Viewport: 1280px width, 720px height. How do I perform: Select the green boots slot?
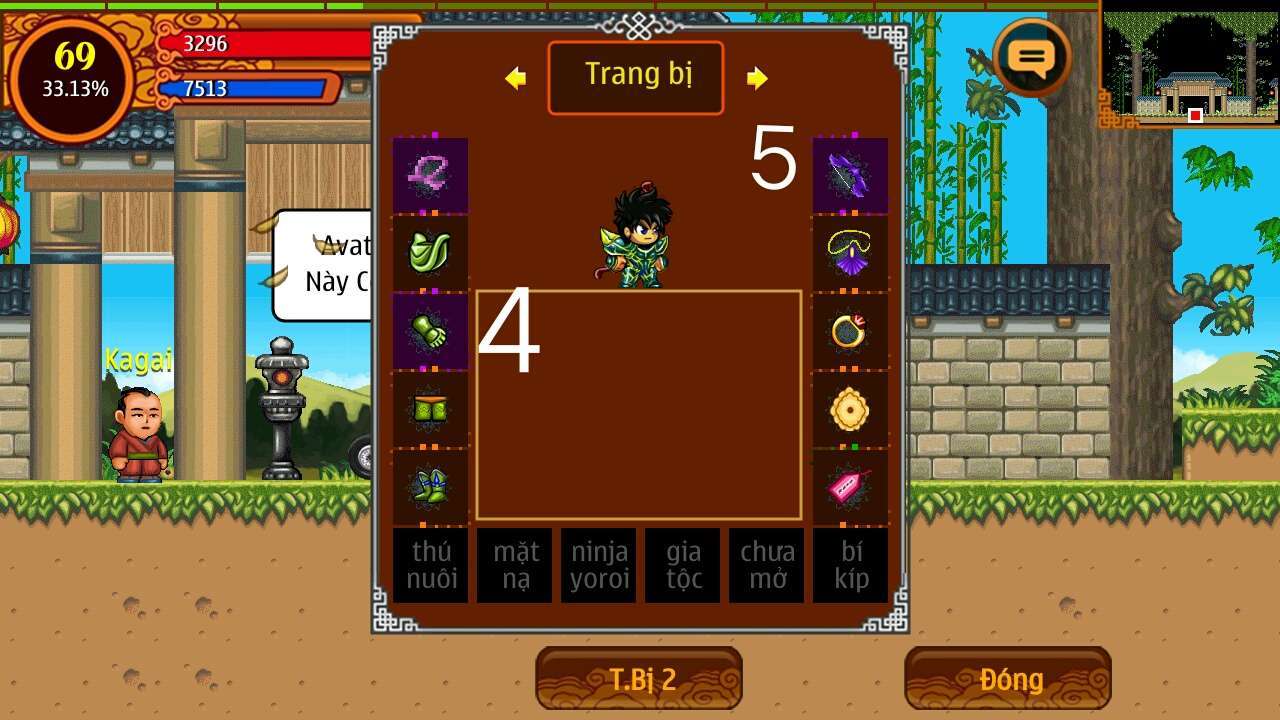click(x=430, y=487)
